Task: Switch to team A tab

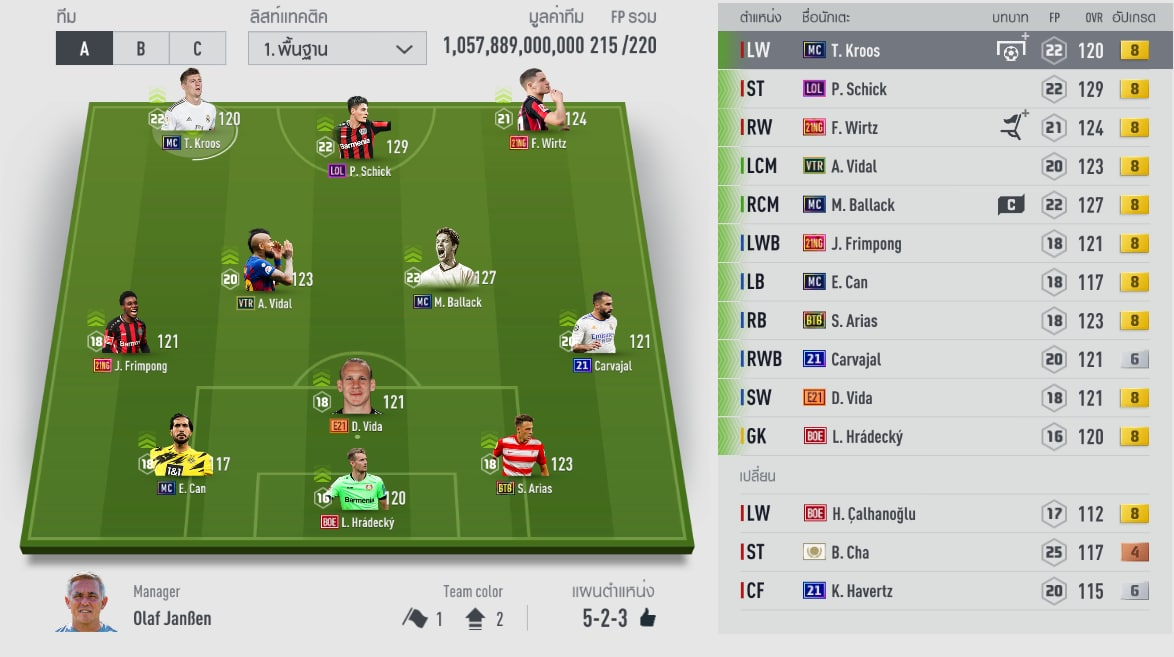Action: click(x=84, y=48)
